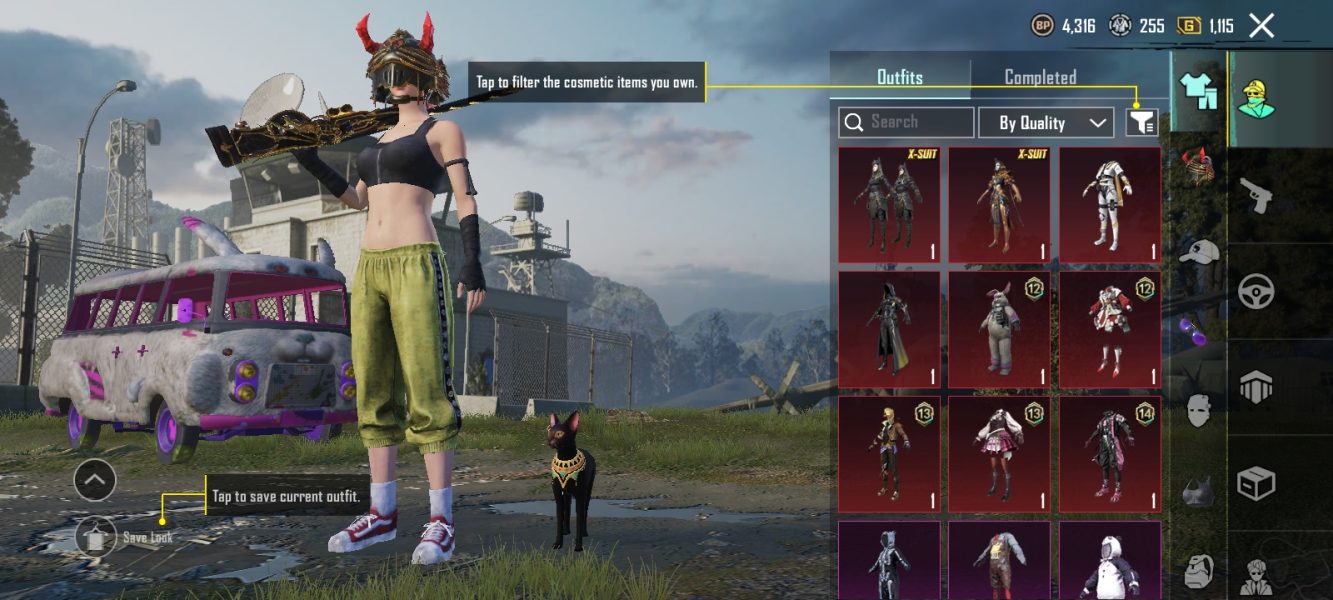Open the crate box category

(1255, 485)
